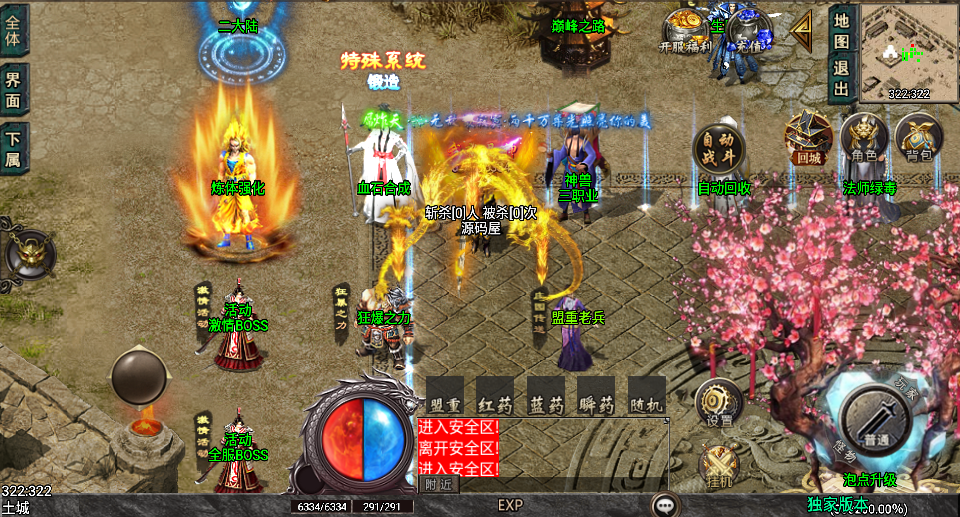Image resolution: width=960 pixels, height=517 pixels.
Task: Use the 回城 return-to-town icon
Action: [x=808, y=137]
